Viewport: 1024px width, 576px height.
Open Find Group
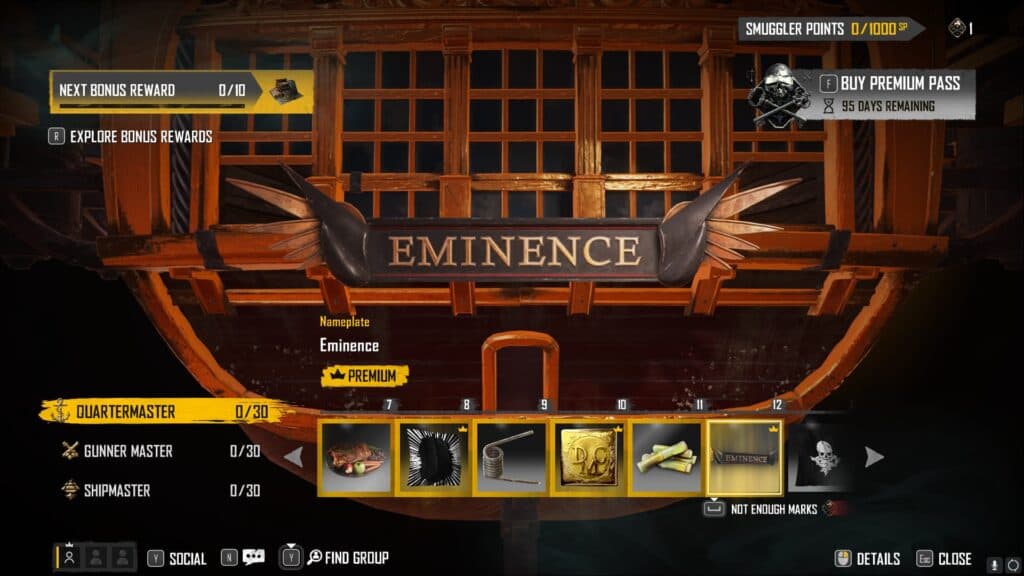pyautogui.click(x=345, y=558)
